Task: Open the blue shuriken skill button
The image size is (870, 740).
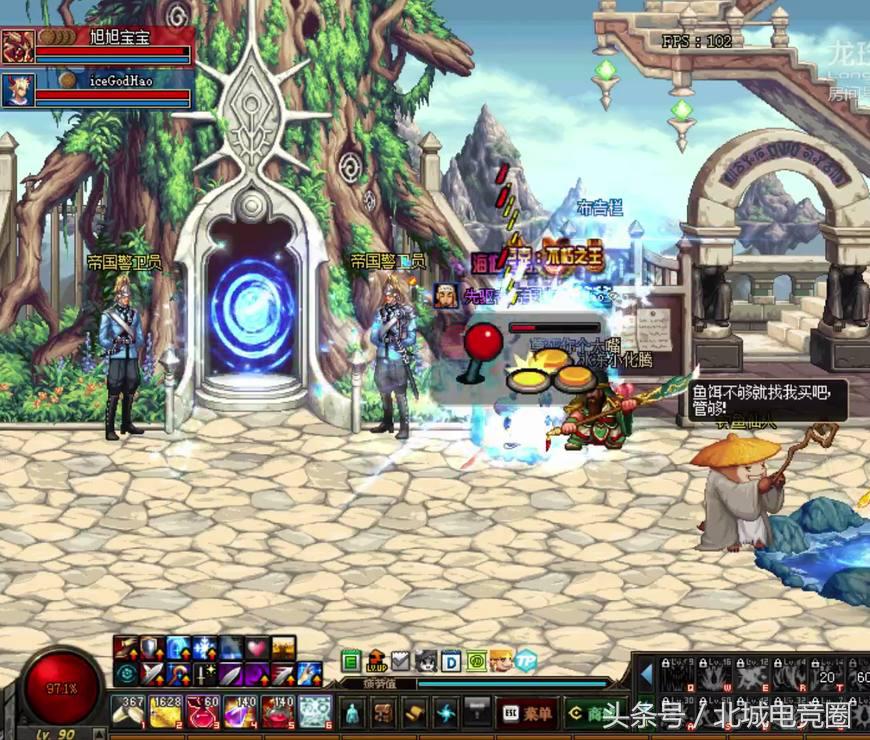Action: coord(446,712)
